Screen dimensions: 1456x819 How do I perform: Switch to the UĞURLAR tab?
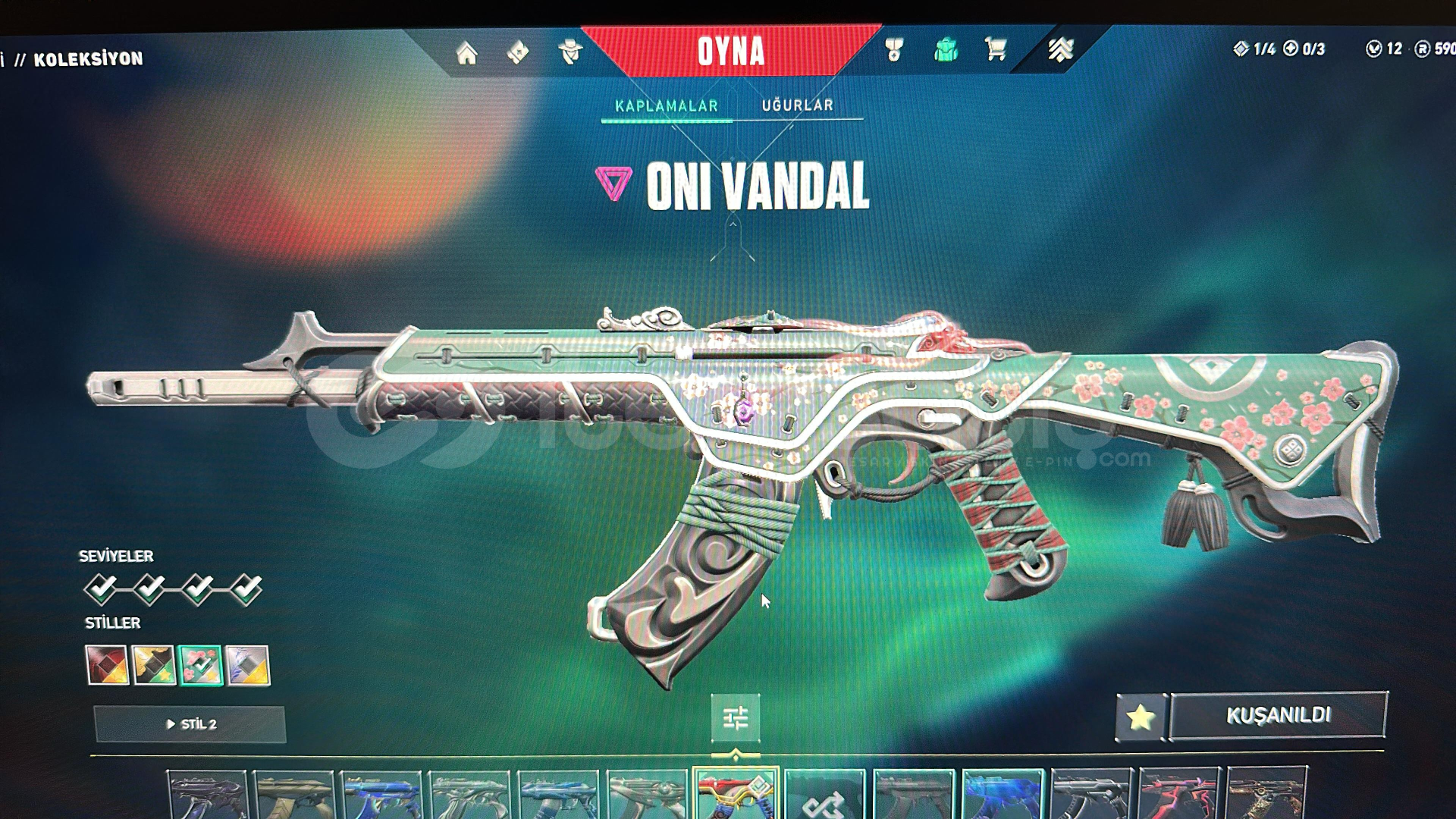(x=797, y=105)
